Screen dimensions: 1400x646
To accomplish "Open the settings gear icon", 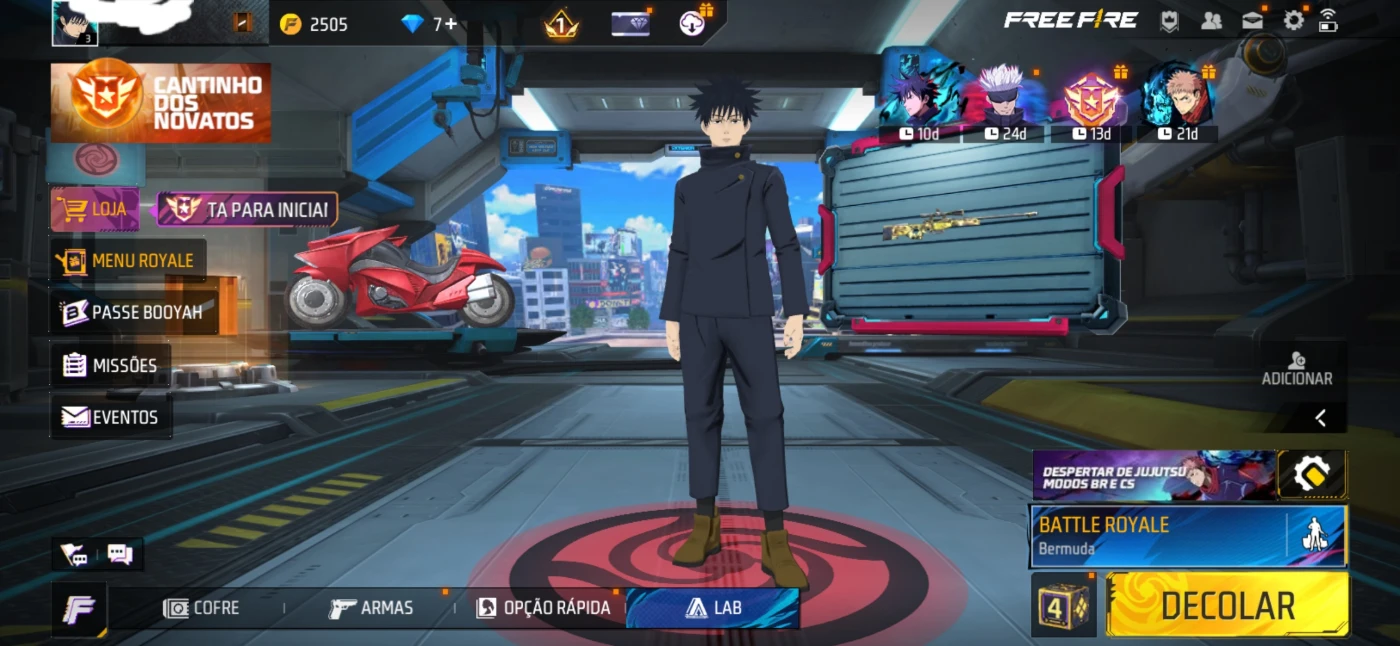I will pyautogui.click(x=1294, y=20).
